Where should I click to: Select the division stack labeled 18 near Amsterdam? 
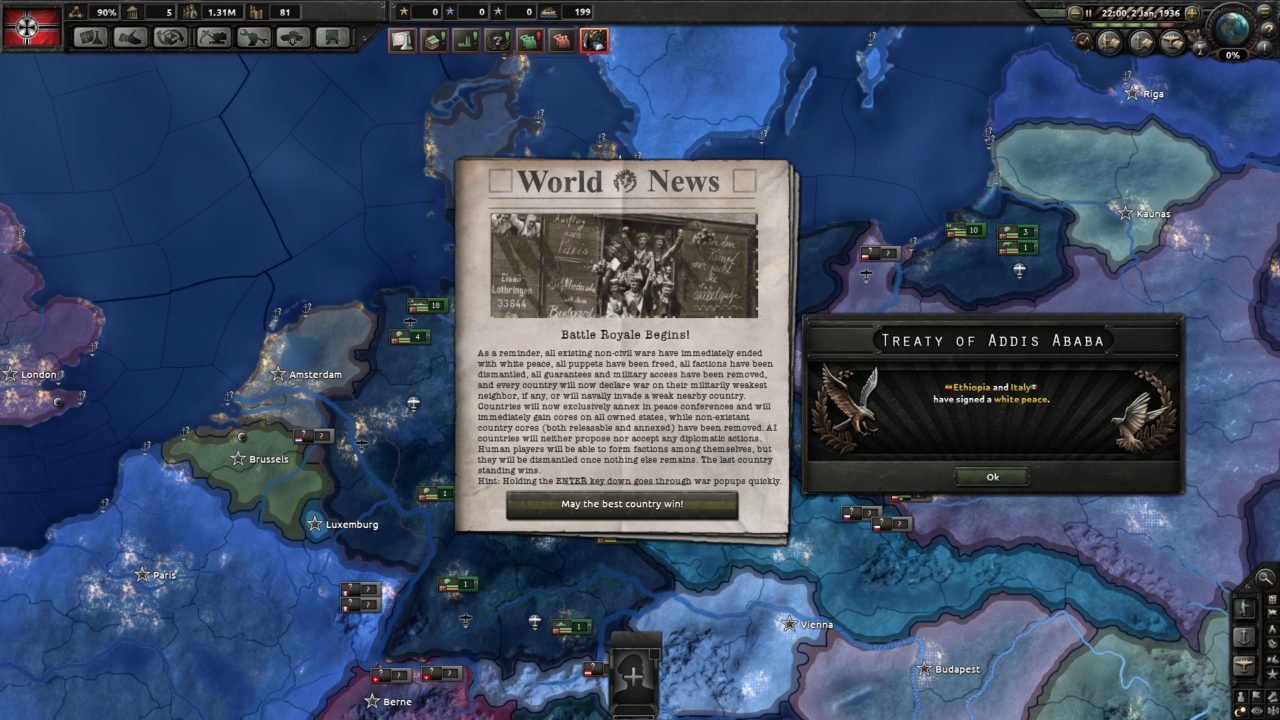pos(428,303)
